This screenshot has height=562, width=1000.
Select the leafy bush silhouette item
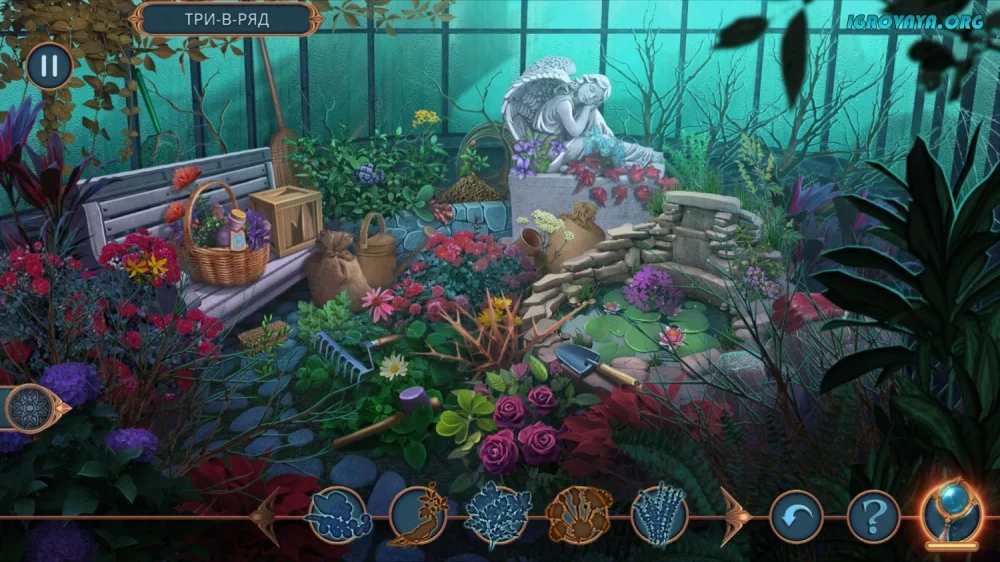coord(498,515)
